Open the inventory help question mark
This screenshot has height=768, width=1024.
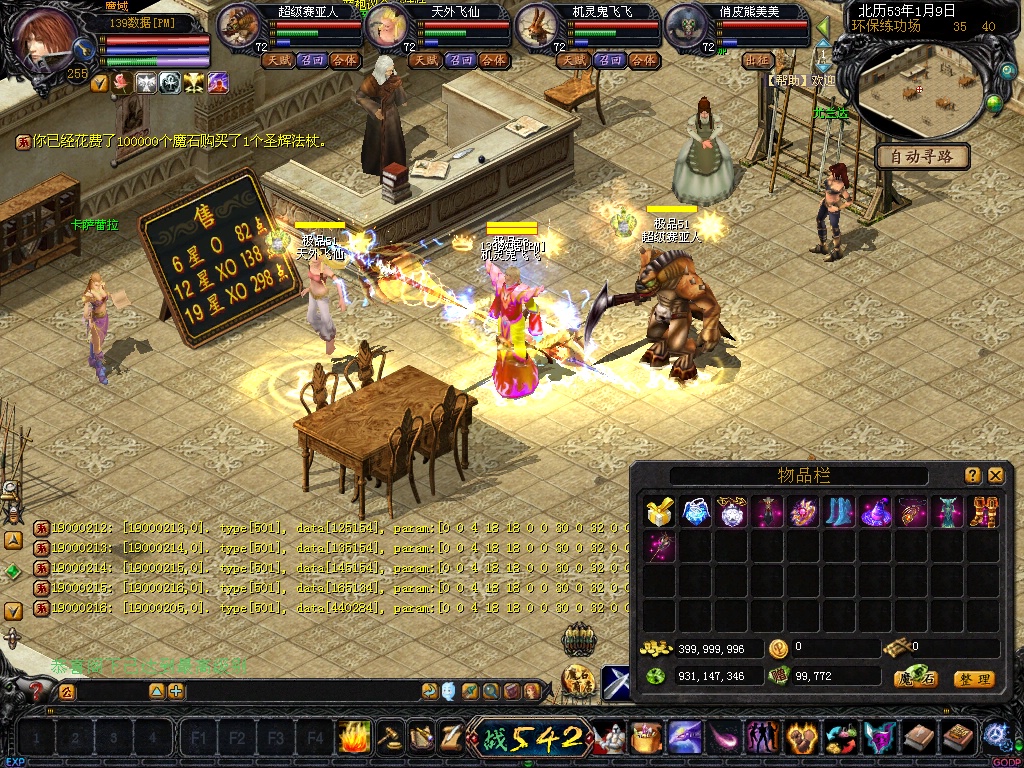click(x=973, y=476)
